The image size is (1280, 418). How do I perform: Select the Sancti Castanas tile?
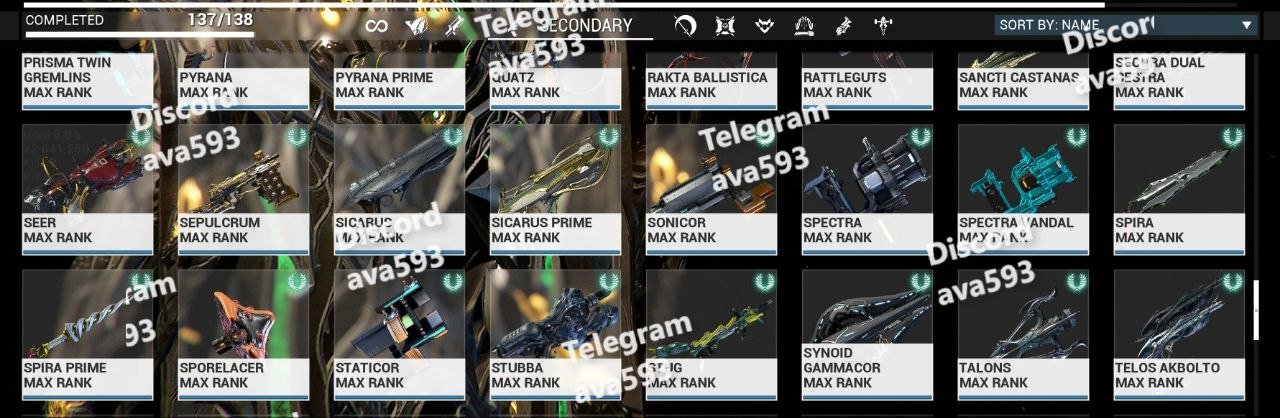(x=1024, y=82)
